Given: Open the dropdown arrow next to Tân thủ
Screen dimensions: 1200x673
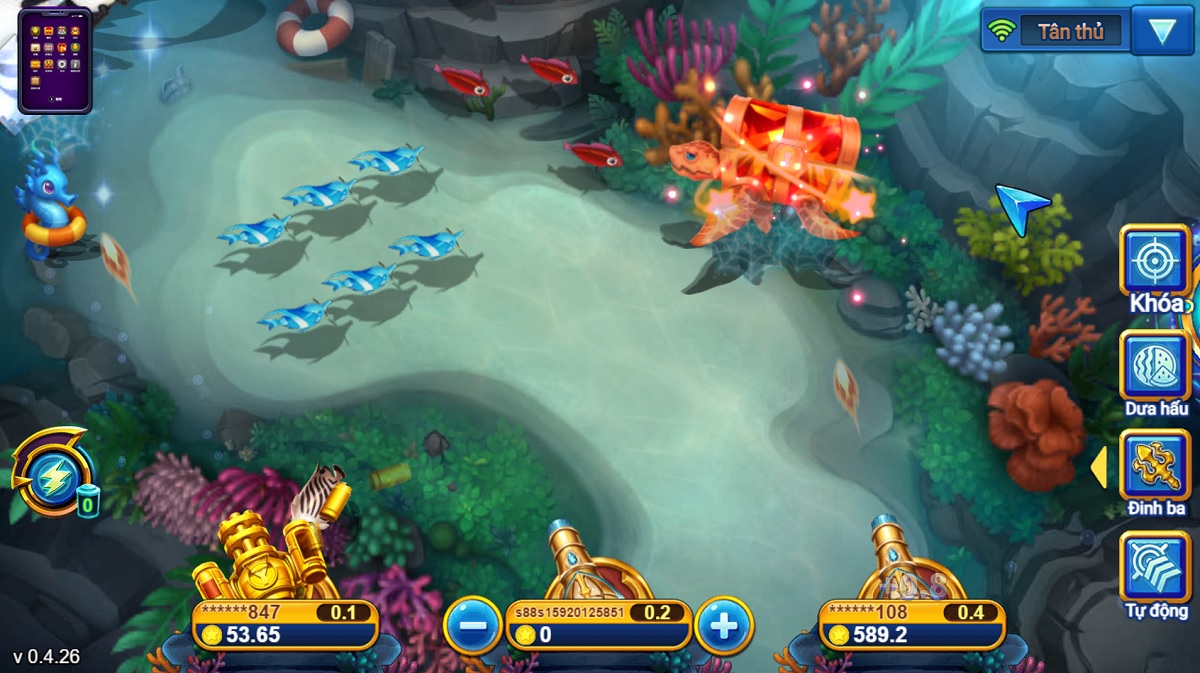Looking at the screenshot, I should tap(1161, 31).
